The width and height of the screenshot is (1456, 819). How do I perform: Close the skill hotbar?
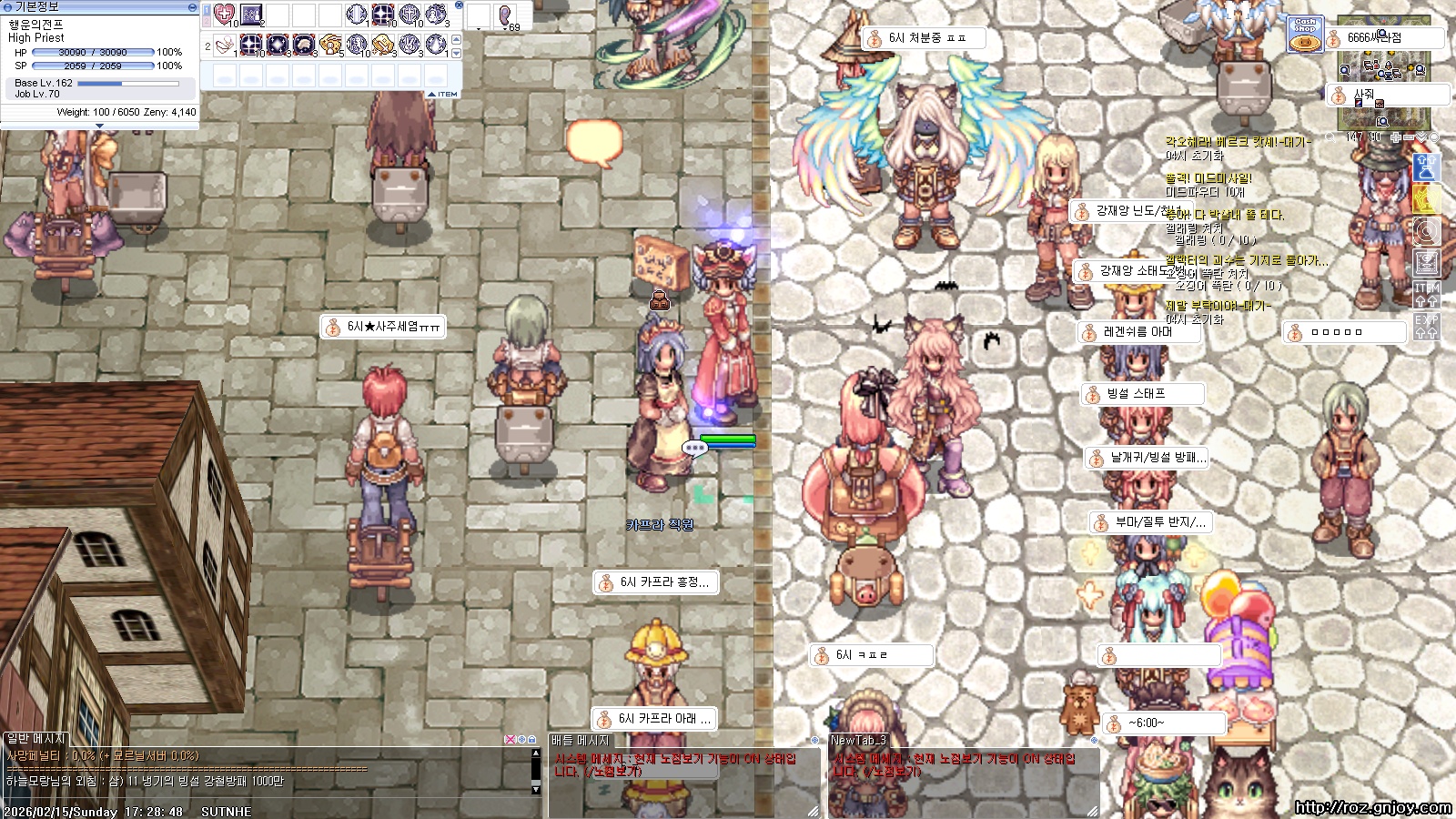pos(459,5)
